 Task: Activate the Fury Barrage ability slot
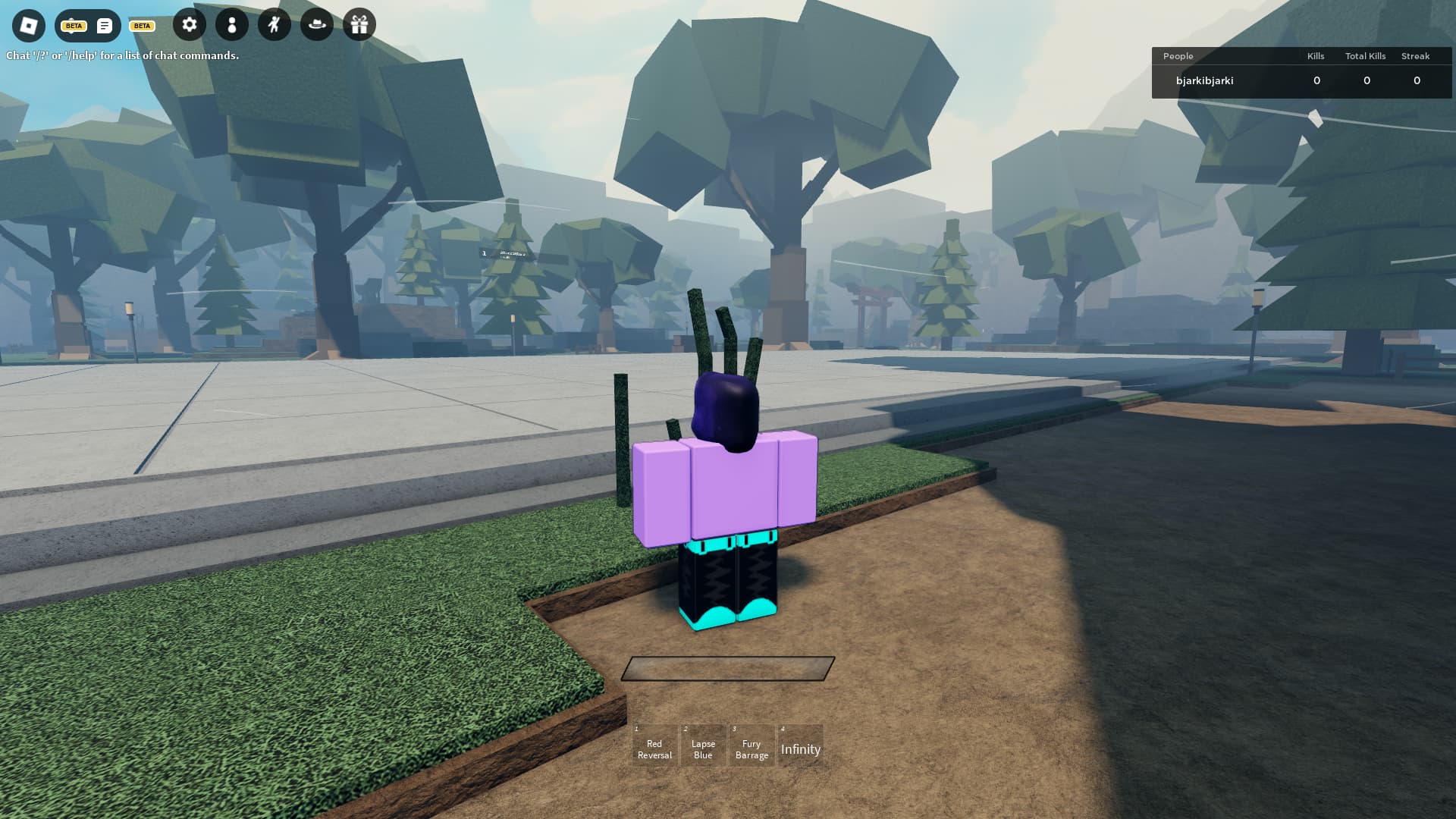point(752,745)
